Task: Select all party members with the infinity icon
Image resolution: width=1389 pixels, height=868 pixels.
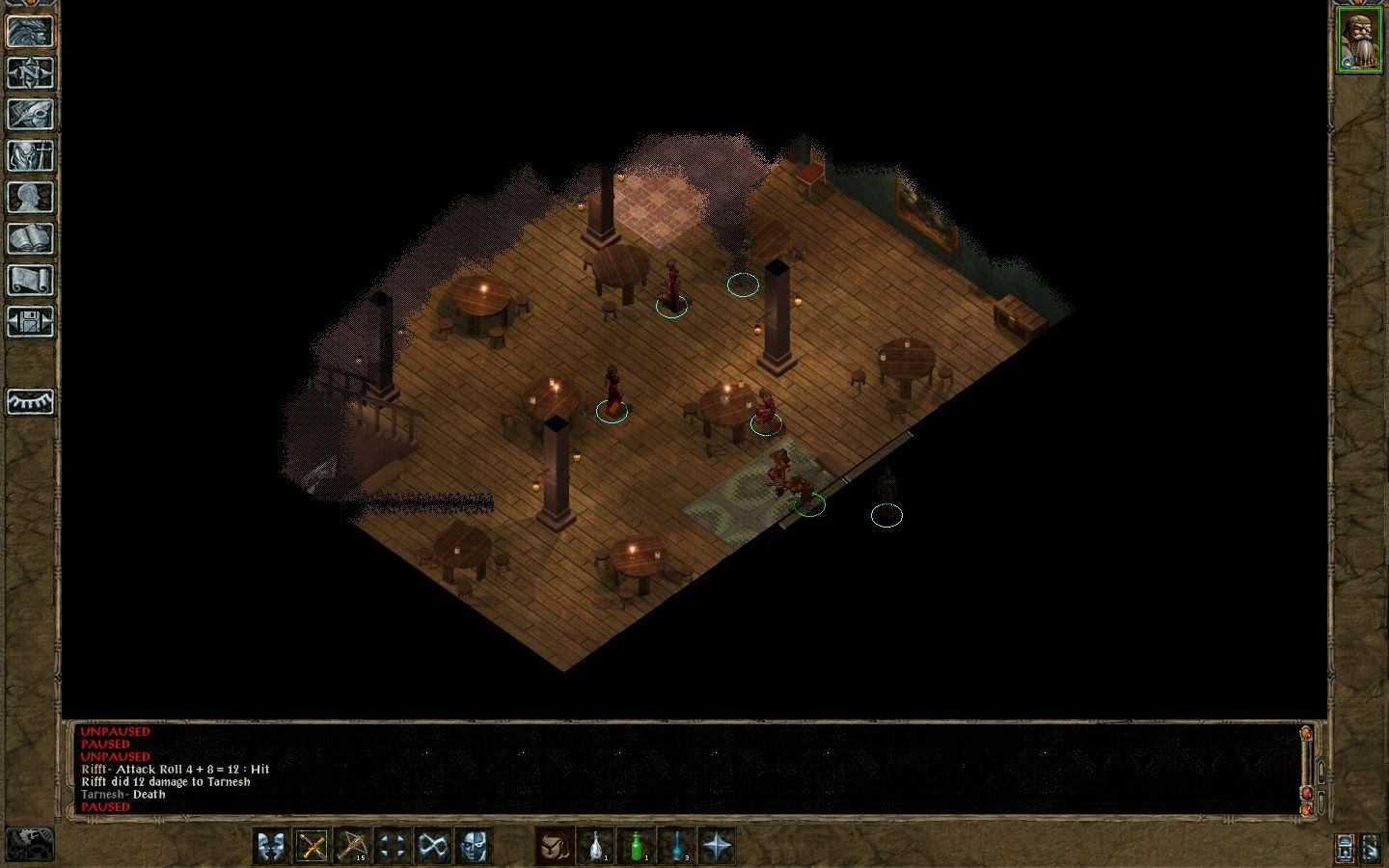Action: point(430,848)
